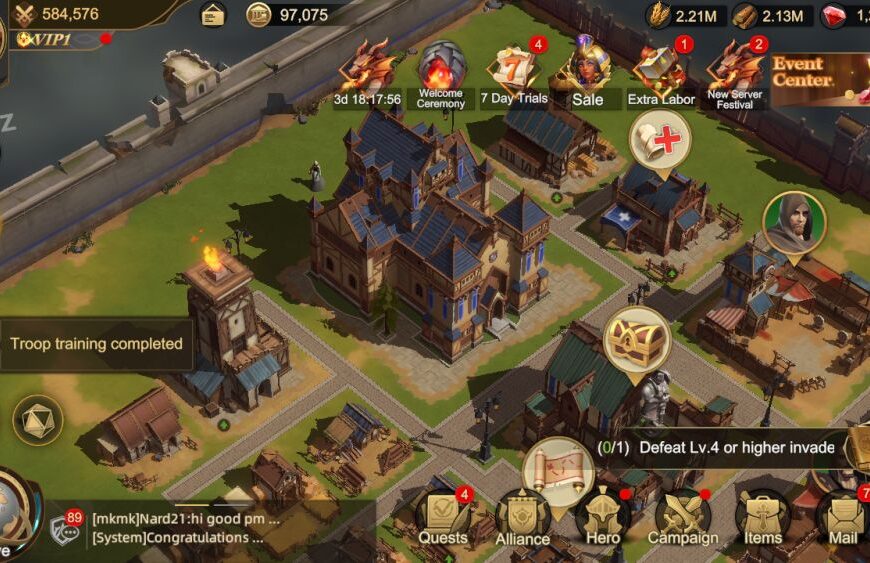The image size is (870, 563).
Task: Open the New Server Festival event
Action: point(735,74)
